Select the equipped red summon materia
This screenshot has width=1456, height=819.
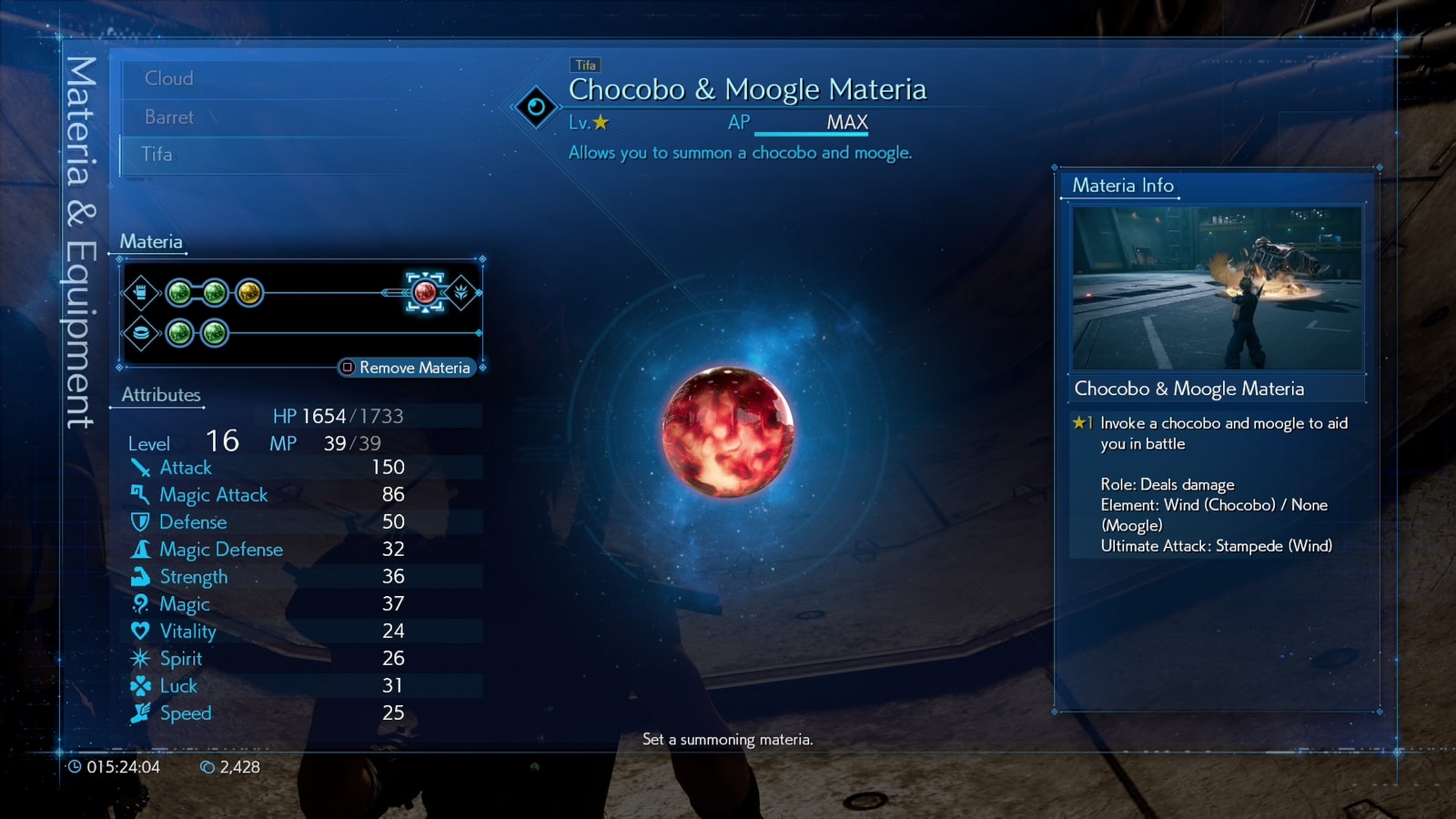425,292
